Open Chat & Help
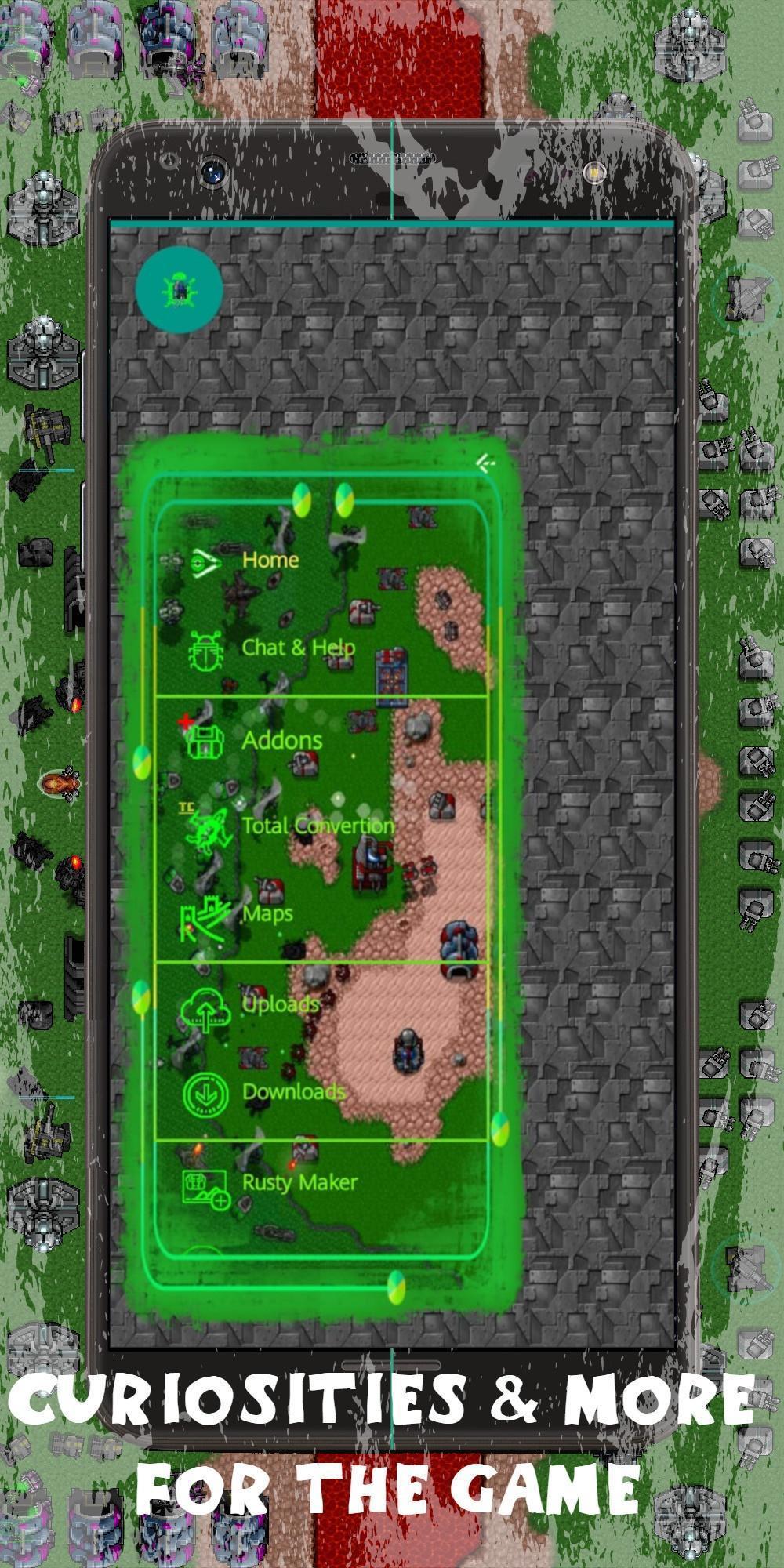Image resolution: width=784 pixels, height=1568 pixels. click(x=297, y=648)
